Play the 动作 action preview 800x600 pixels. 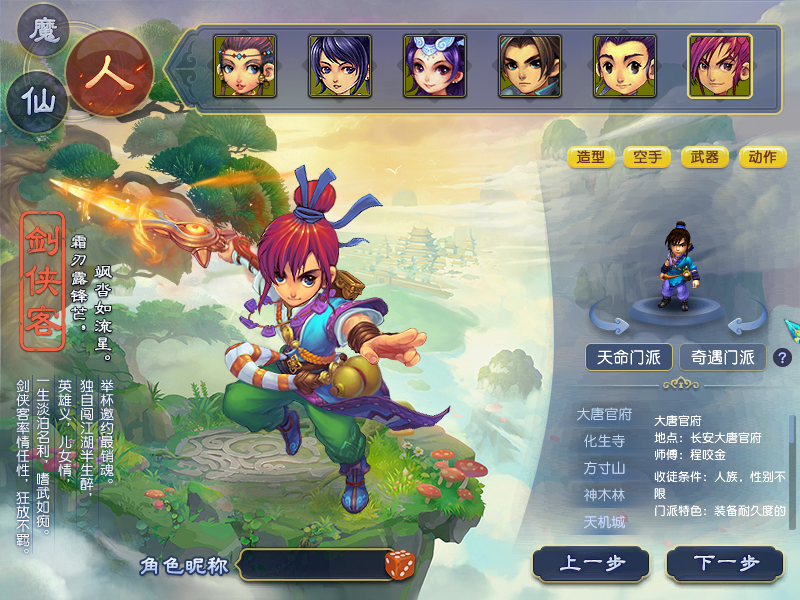762,157
